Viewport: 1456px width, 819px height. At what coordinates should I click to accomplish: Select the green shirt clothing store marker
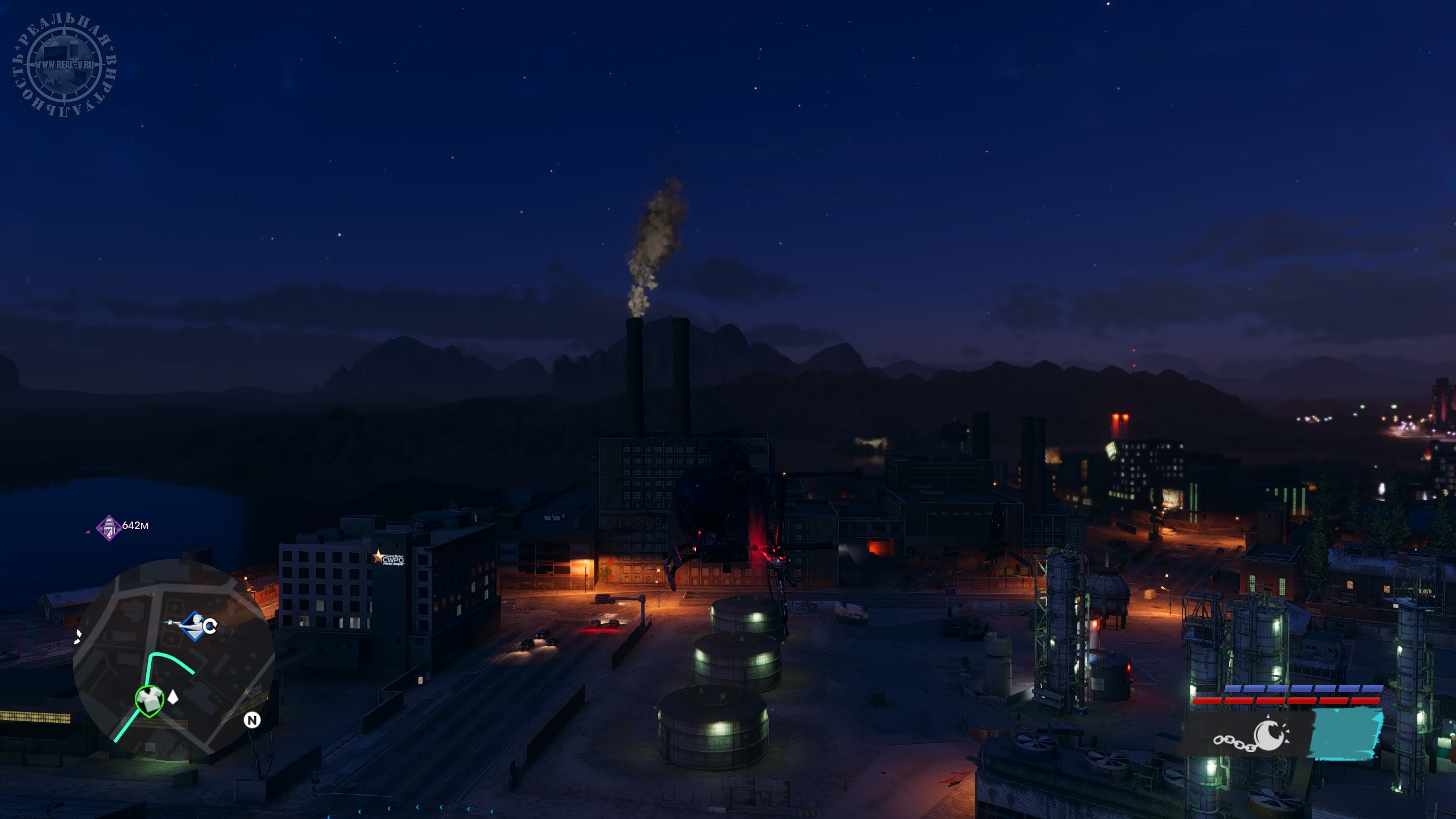point(150,700)
